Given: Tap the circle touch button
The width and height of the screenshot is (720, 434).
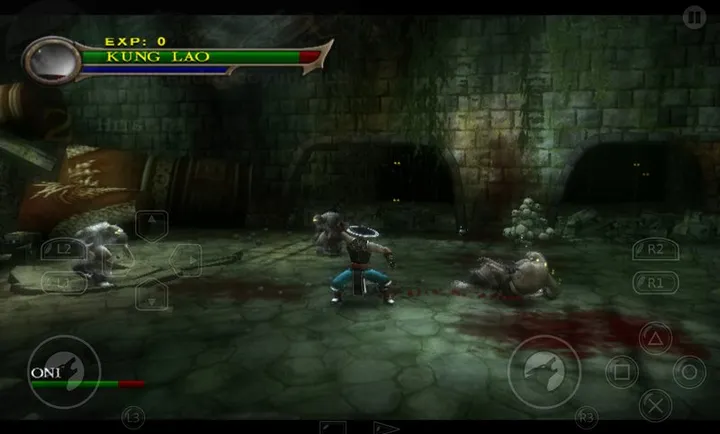Looking at the screenshot, I should click(x=688, y=372).
